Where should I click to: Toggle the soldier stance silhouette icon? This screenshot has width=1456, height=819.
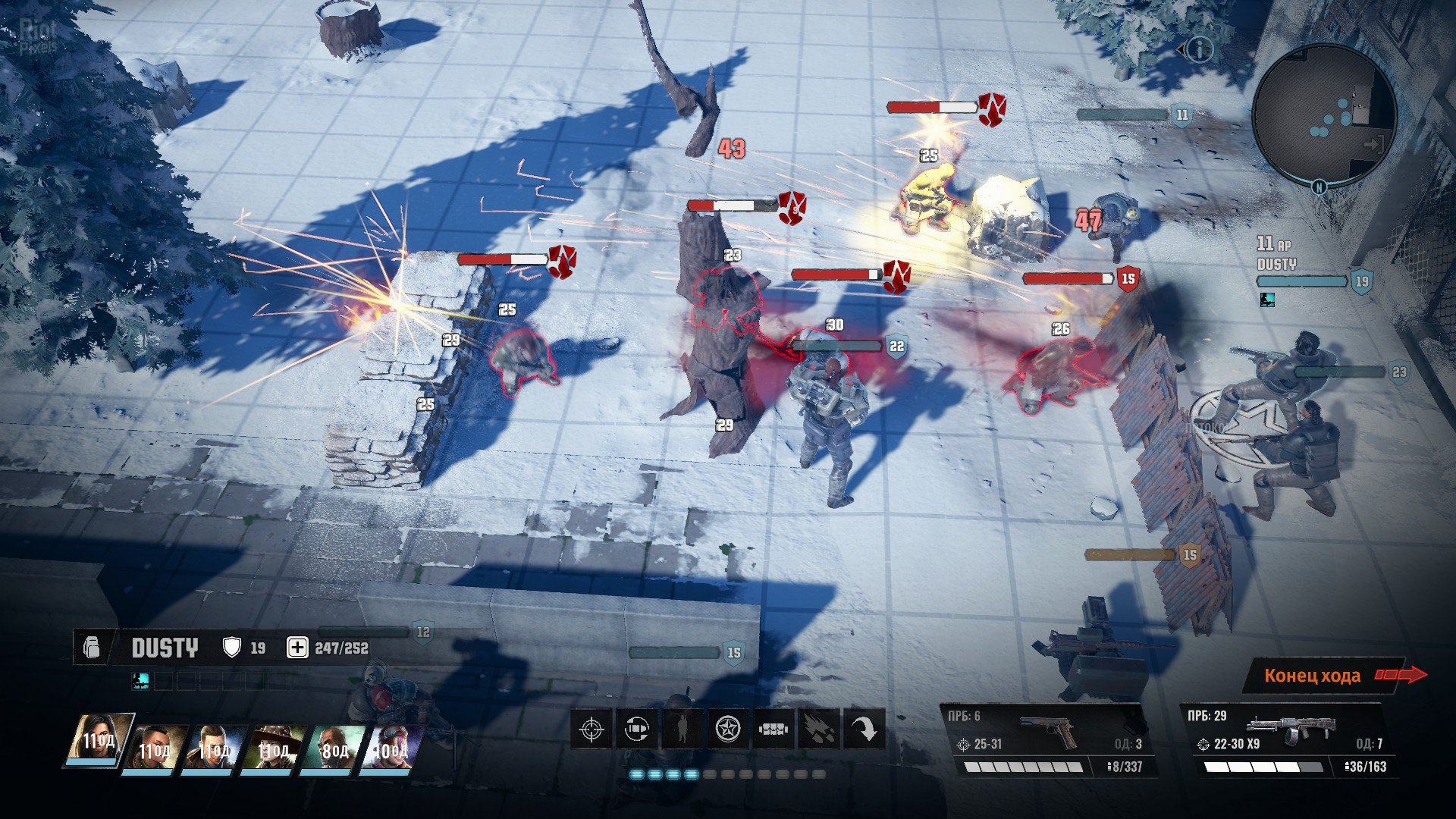coord(682,730)
